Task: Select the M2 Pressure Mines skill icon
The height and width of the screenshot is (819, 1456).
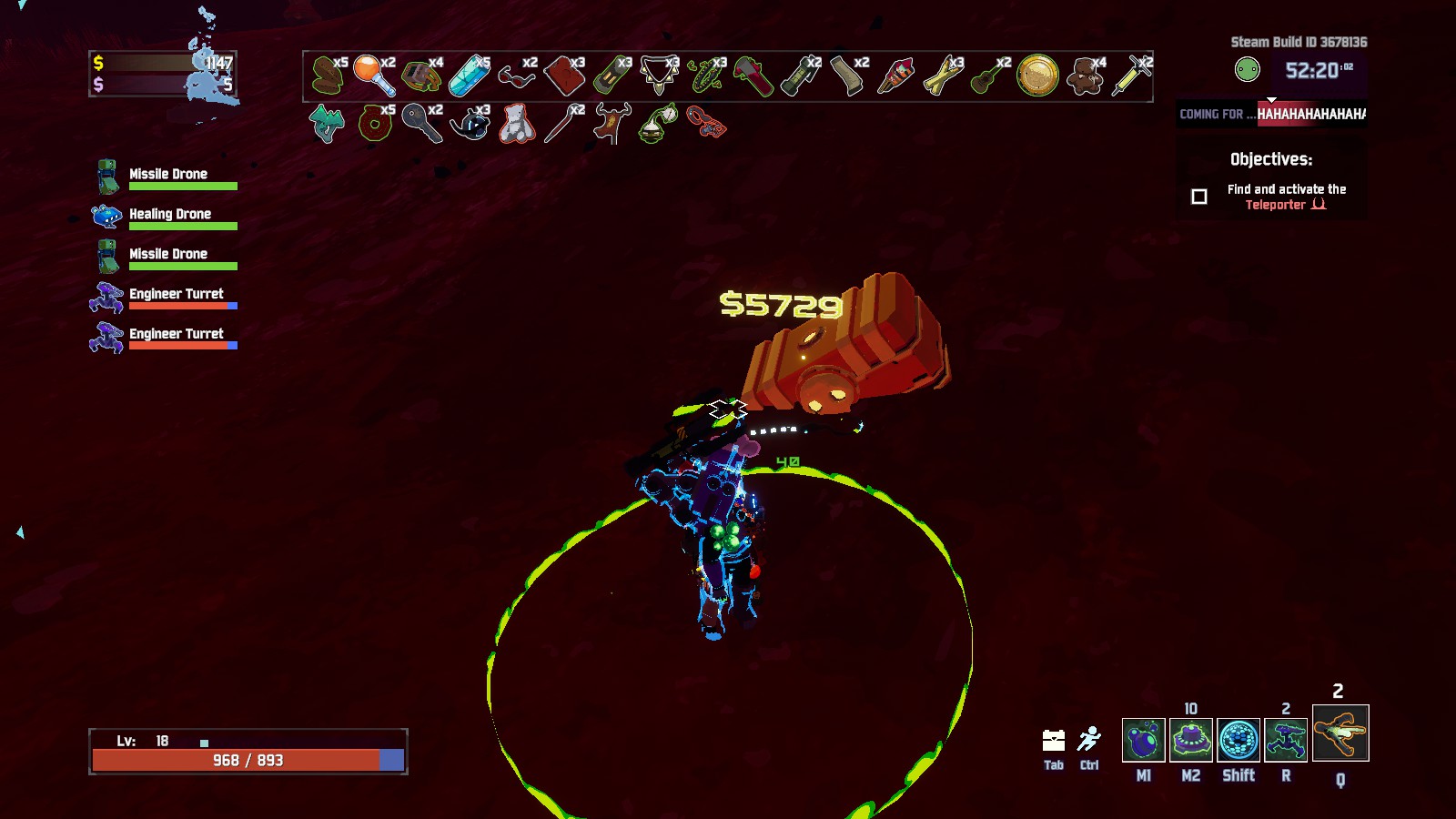Action: (1191, 740)
